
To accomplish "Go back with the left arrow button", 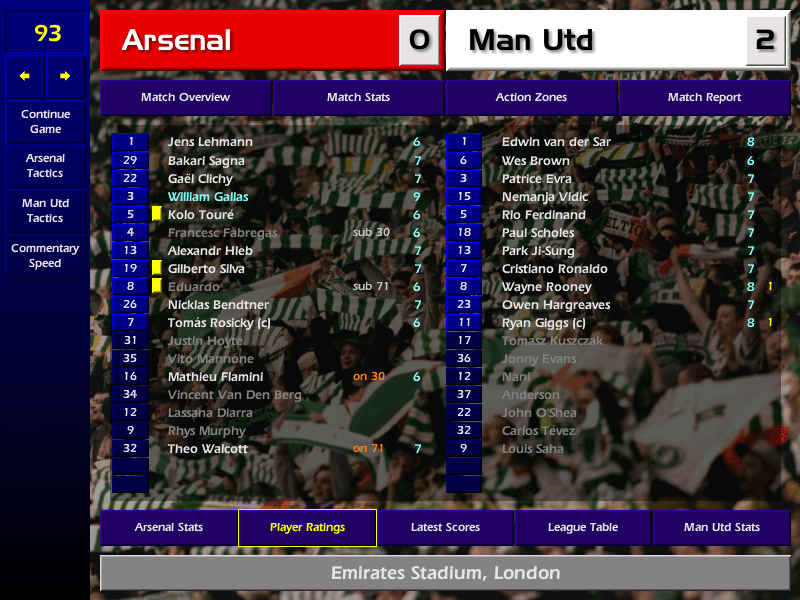I will (25, 76).
